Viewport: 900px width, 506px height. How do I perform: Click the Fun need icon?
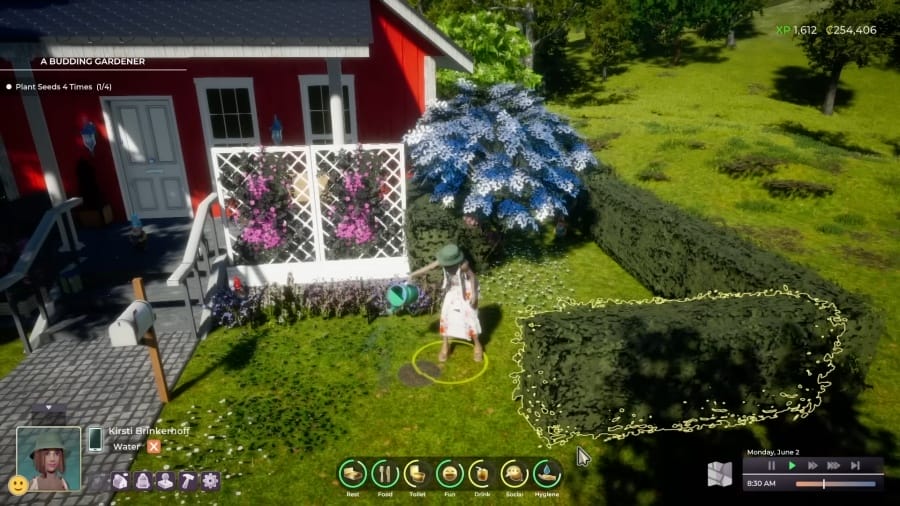point(450,473)
